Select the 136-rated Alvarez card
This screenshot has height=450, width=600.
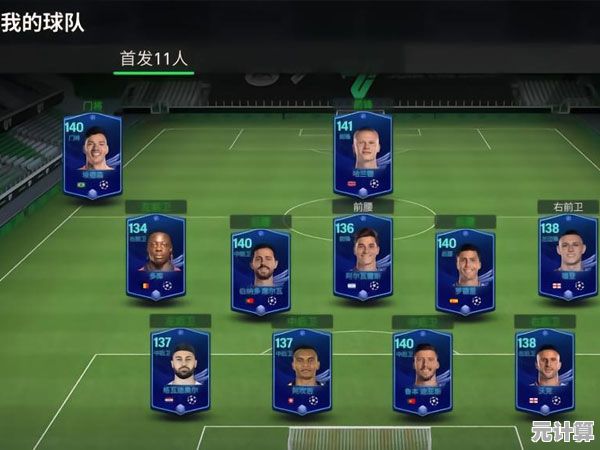pyautogui.click(x=362, y=257)
